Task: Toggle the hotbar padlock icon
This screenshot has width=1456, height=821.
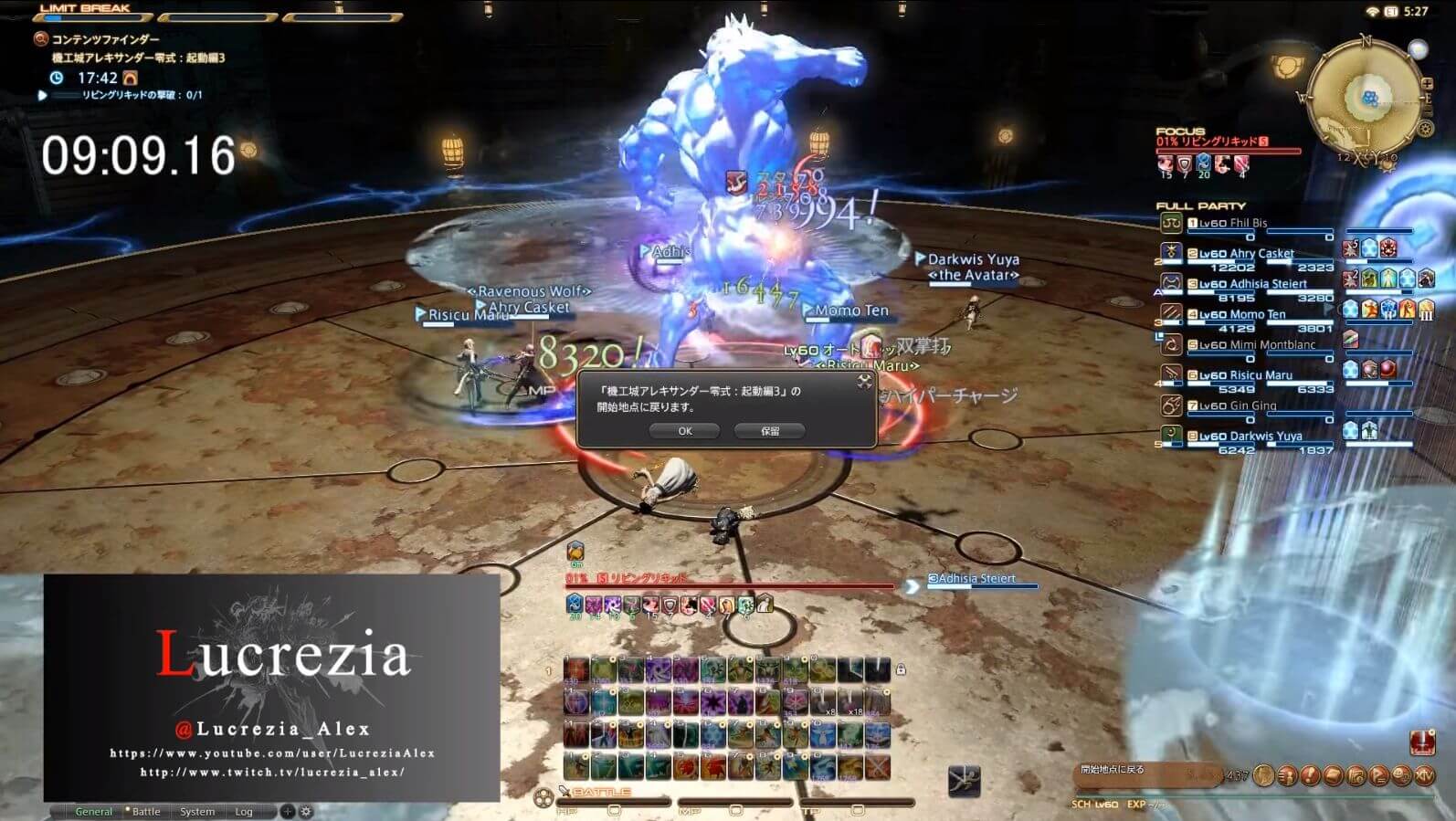Action: tap(901, 669)
